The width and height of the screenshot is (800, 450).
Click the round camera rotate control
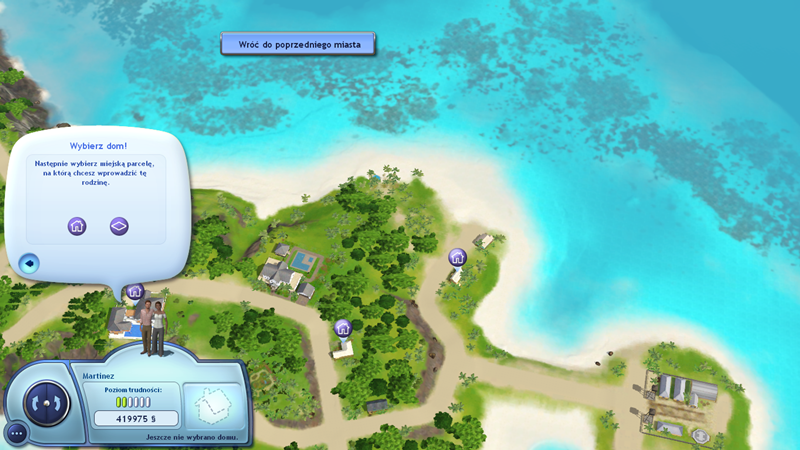point(43,403)
